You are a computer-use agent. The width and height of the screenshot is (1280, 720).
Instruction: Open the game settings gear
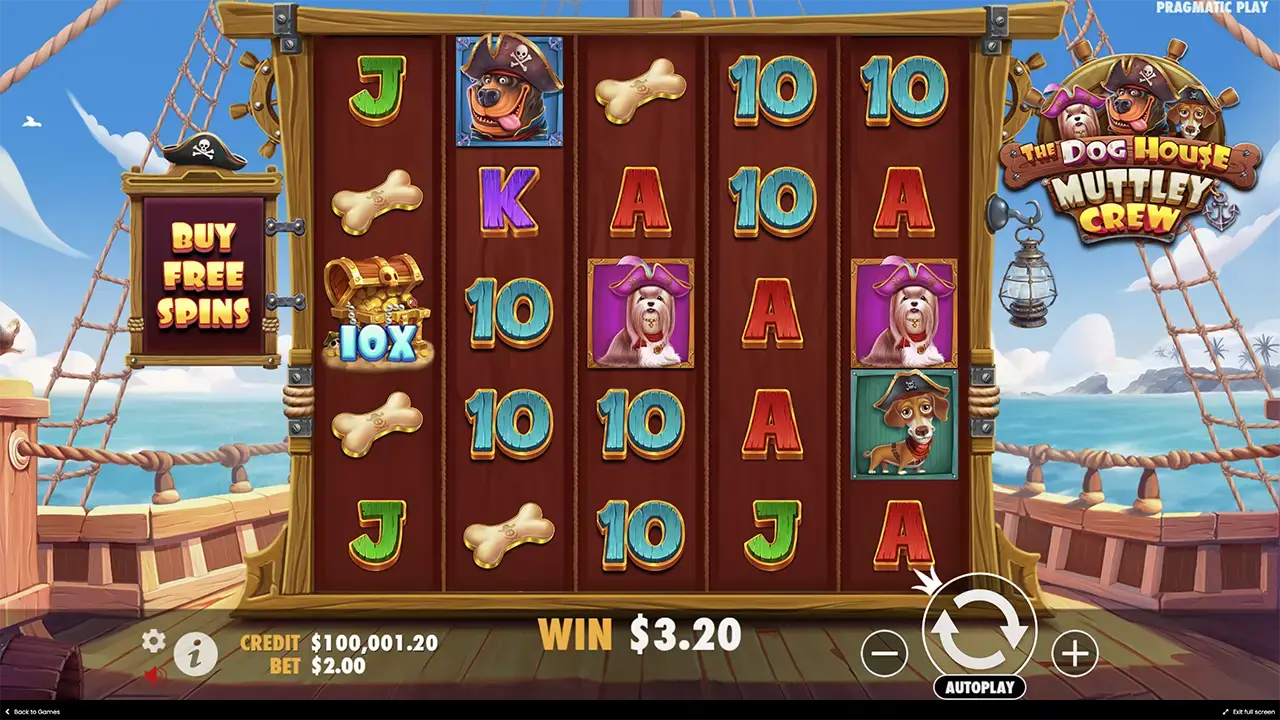153,641
